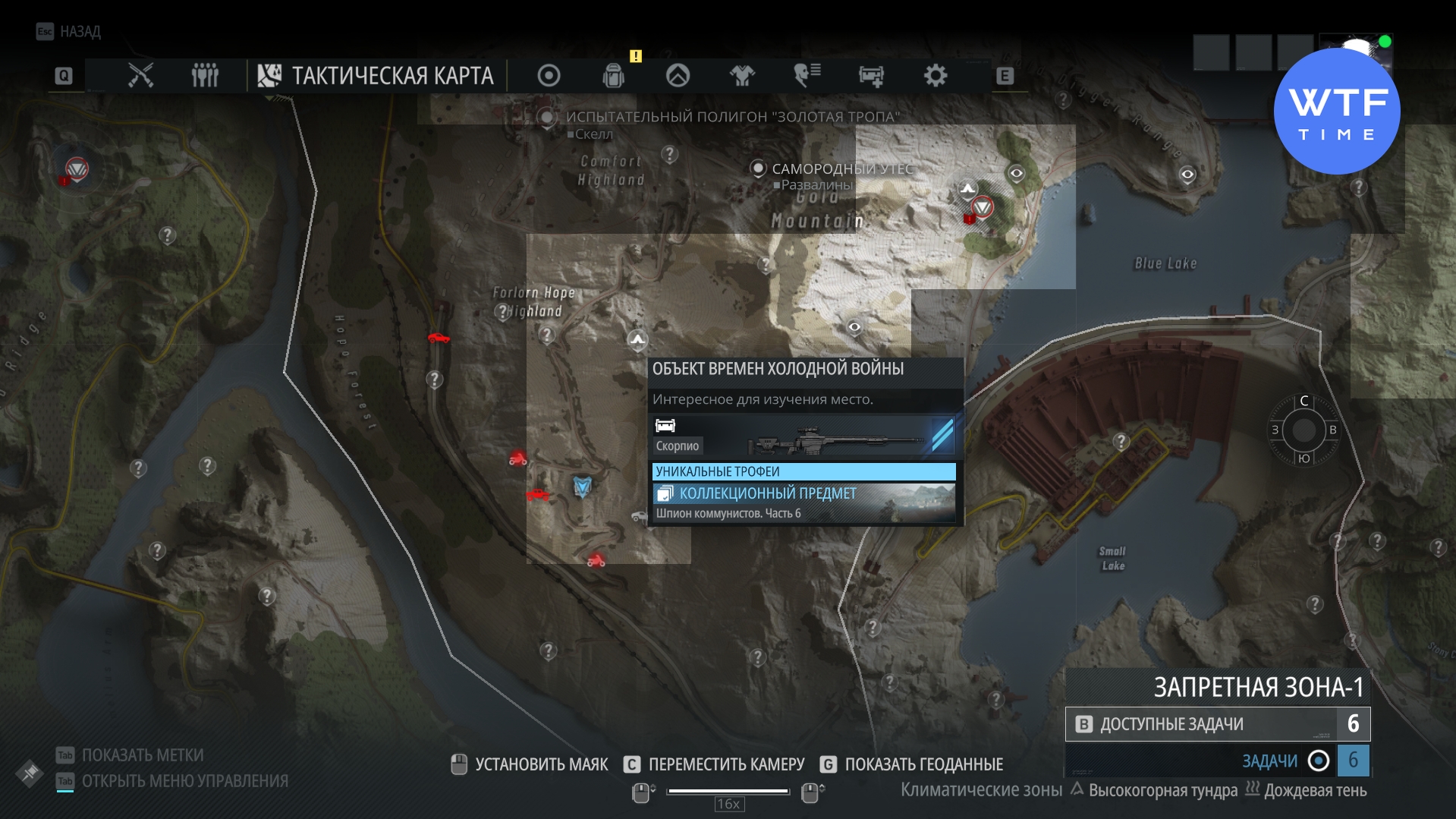Open the backpack loadout tab

[x=613, y=75]
